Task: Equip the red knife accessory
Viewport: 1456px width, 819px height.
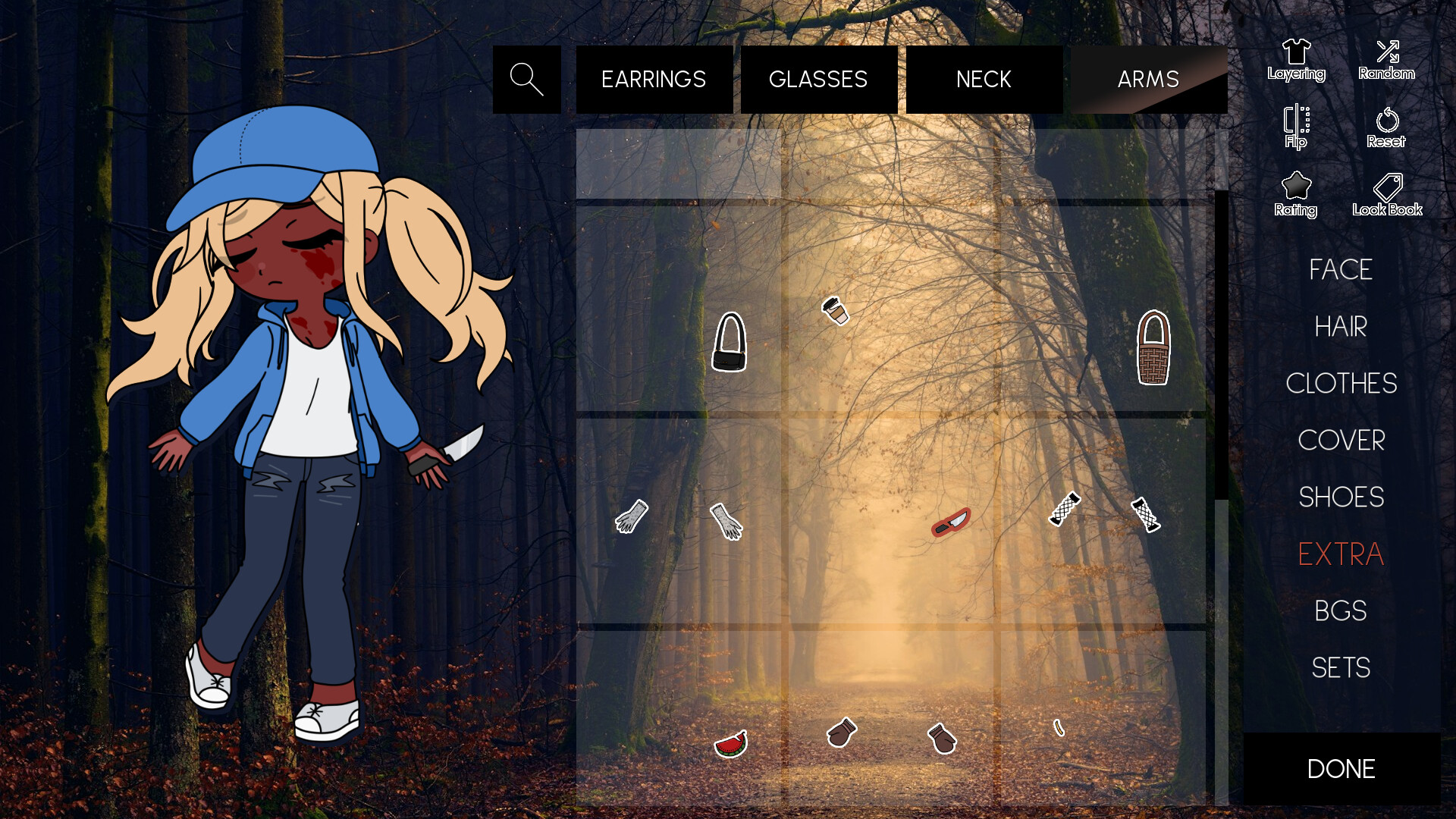Action: (949, 522)
